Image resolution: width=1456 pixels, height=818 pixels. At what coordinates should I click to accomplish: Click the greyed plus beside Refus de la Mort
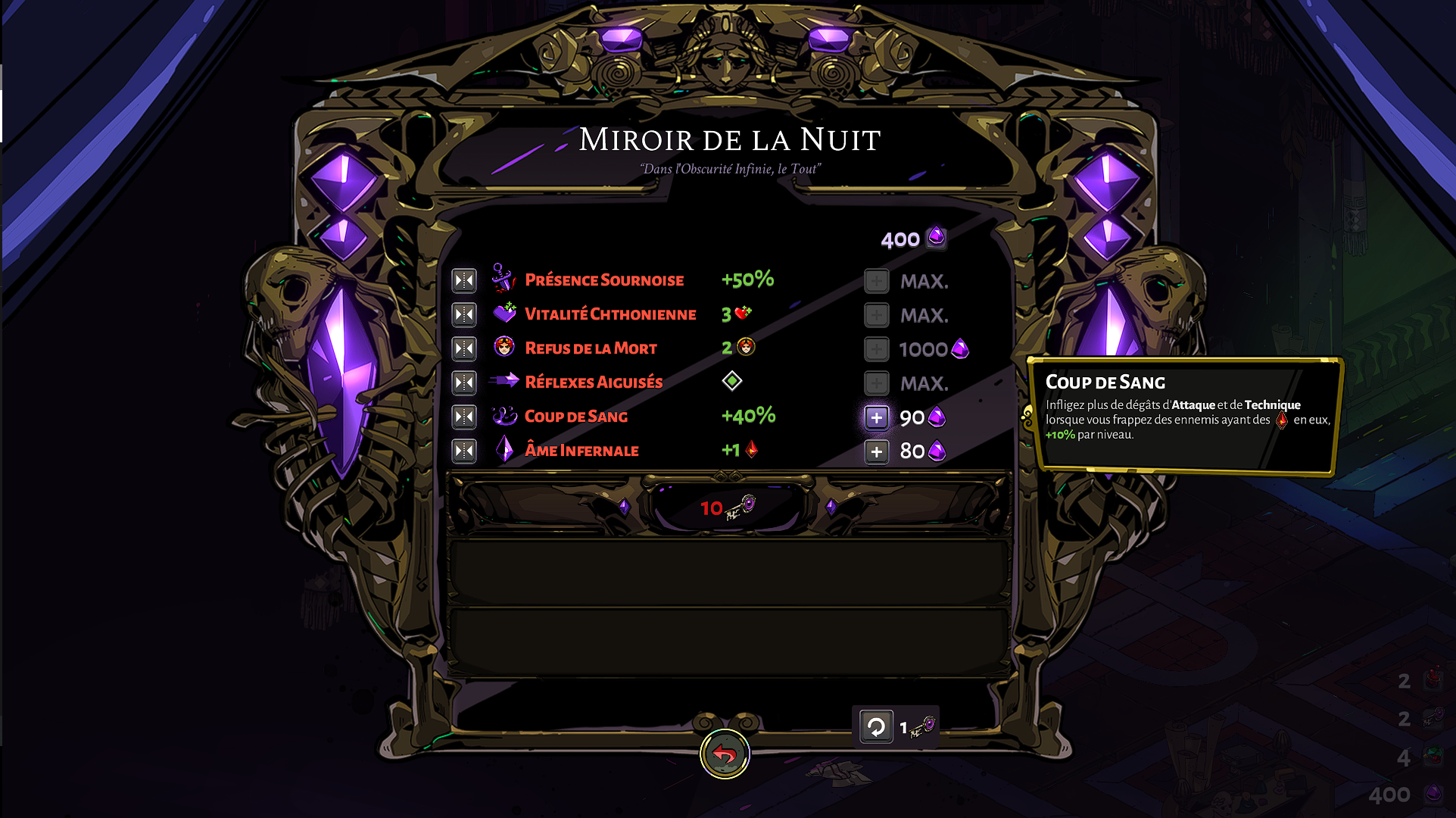(876, 349)
